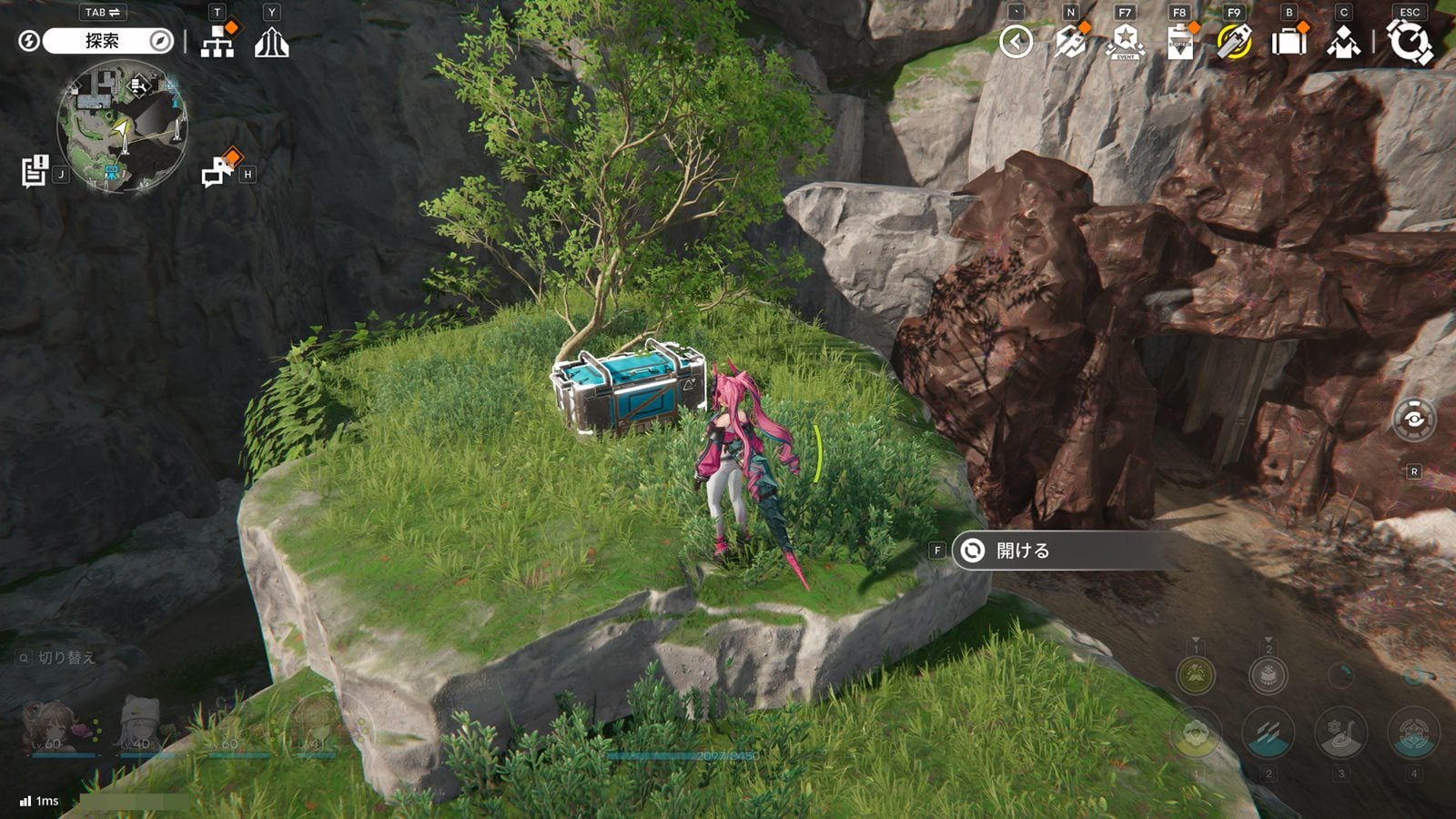Open the org-chart tree icon
1456x819 pixels.
[x=217, y=42]
